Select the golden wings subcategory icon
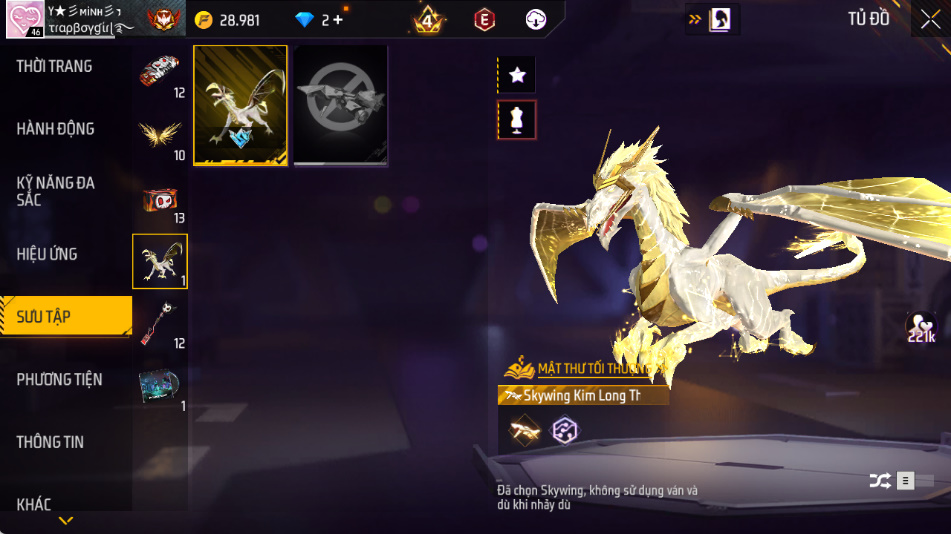 [x=160, y=134]
